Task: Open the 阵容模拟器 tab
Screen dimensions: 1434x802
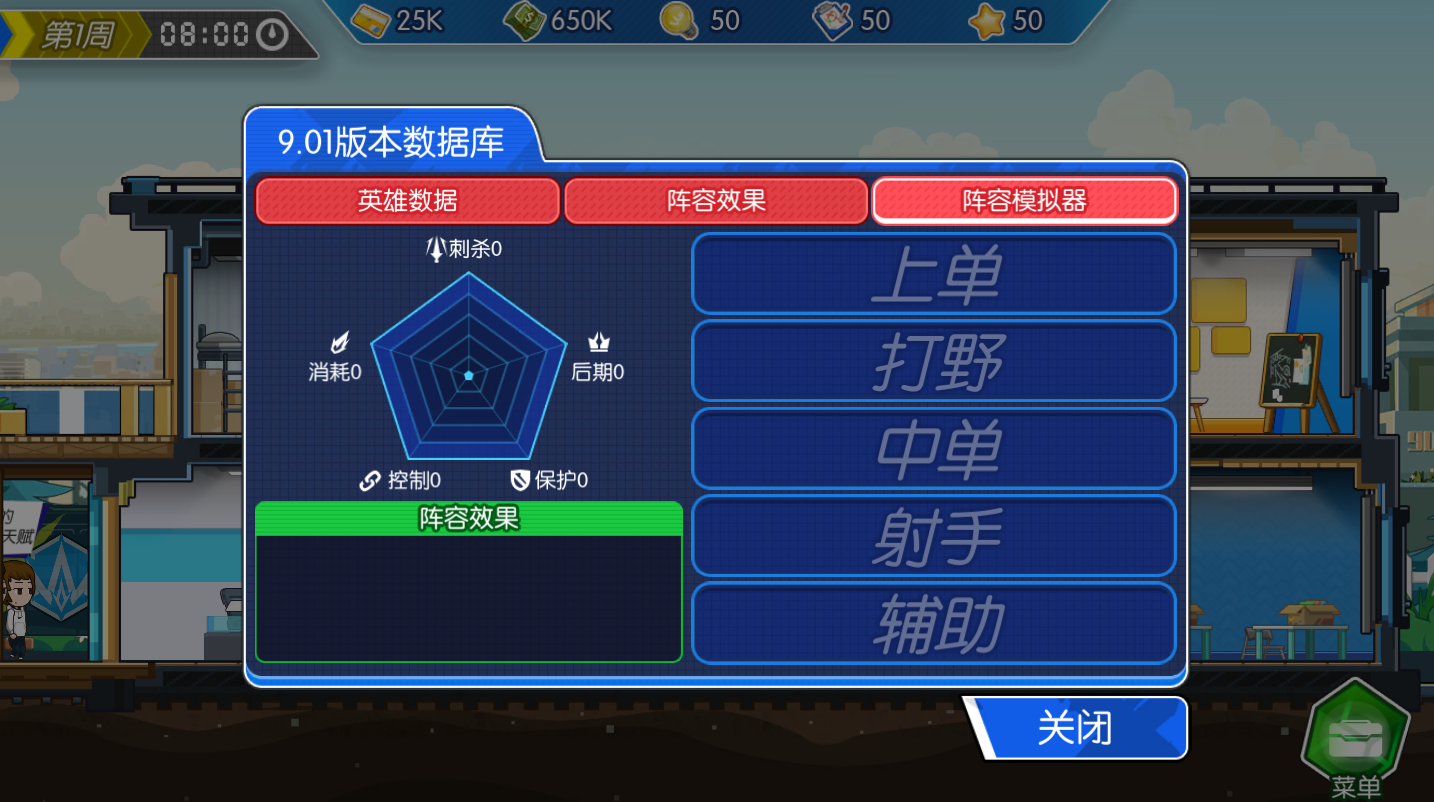Action: coord(1024,200)
